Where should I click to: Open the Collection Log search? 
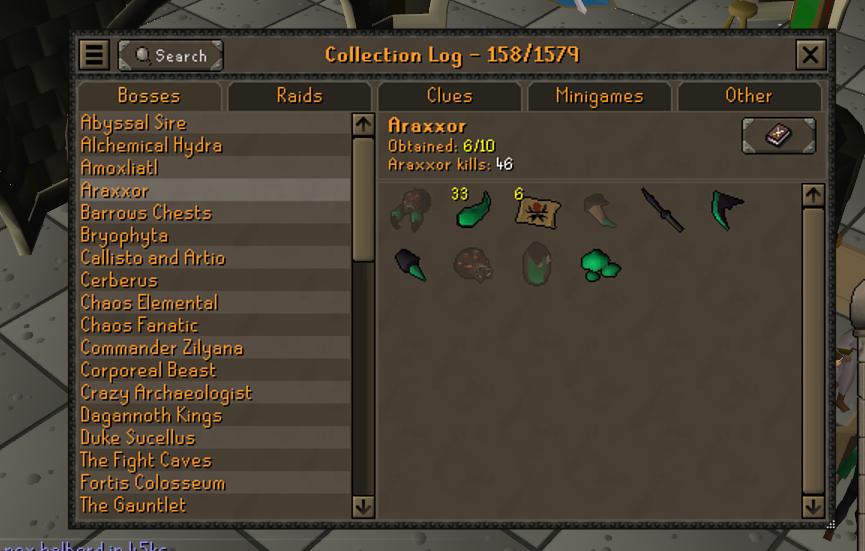click(x=170, y=55)
